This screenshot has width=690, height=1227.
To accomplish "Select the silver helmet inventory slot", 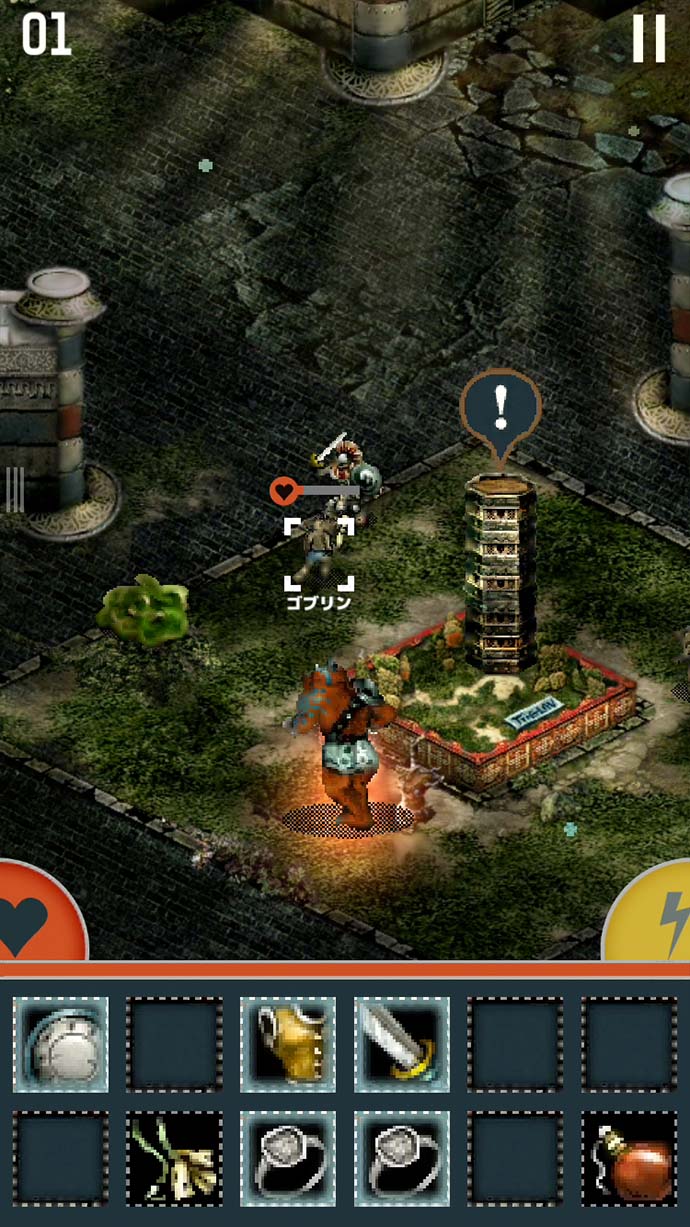I will point(60,1045).
